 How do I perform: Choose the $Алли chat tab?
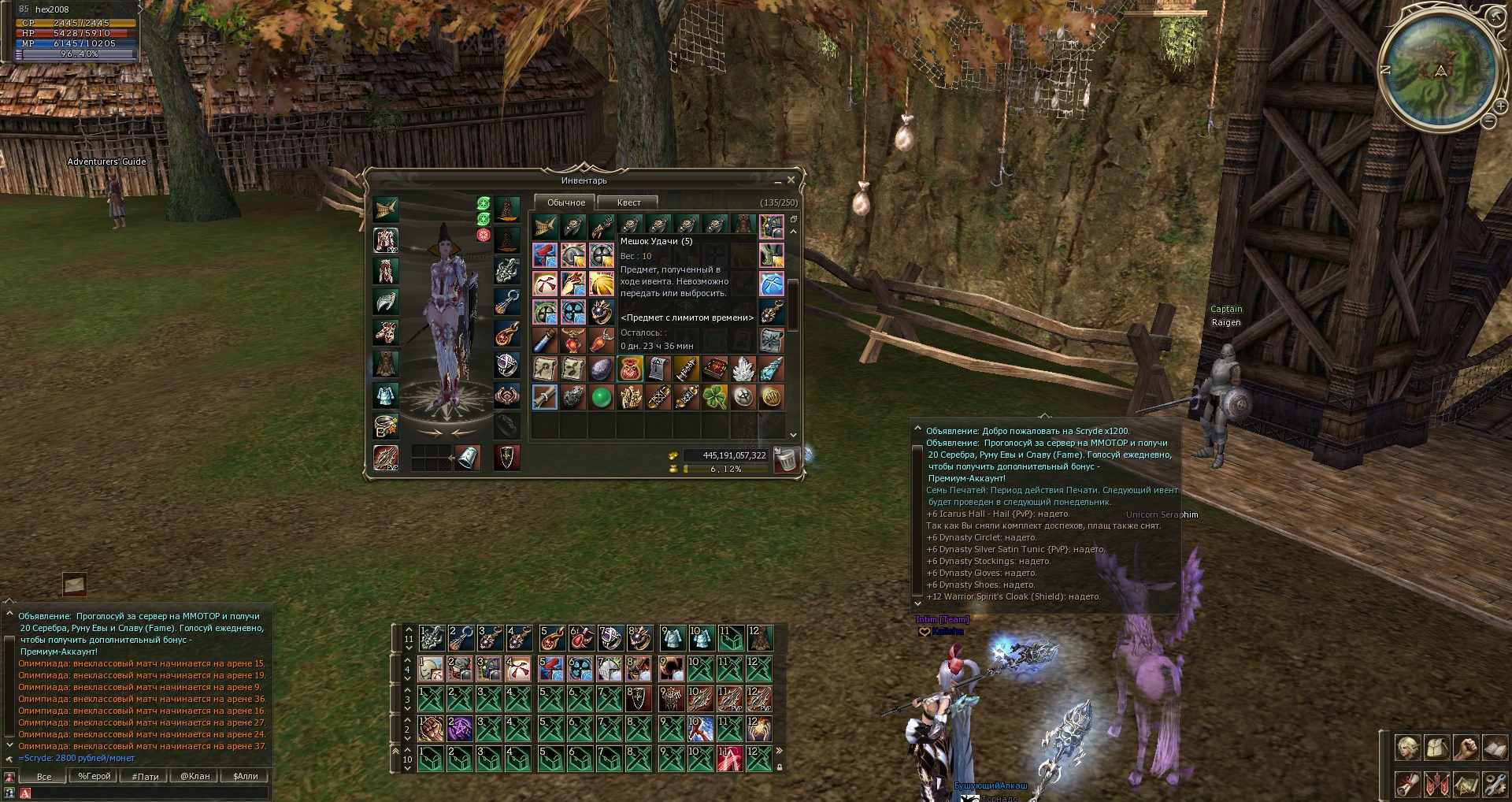click(246, 776)
